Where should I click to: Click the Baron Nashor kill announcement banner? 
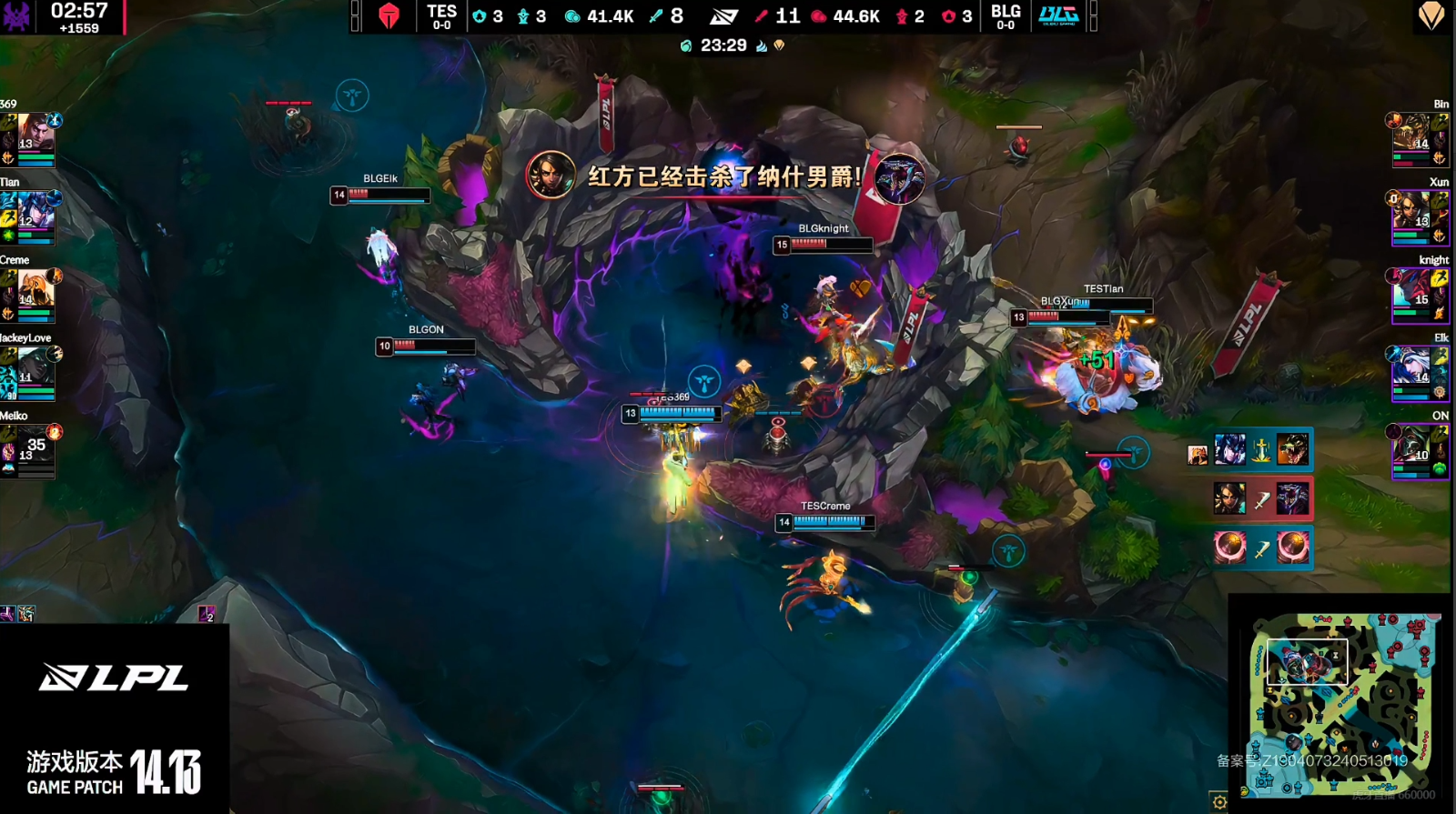pos(725,176)
